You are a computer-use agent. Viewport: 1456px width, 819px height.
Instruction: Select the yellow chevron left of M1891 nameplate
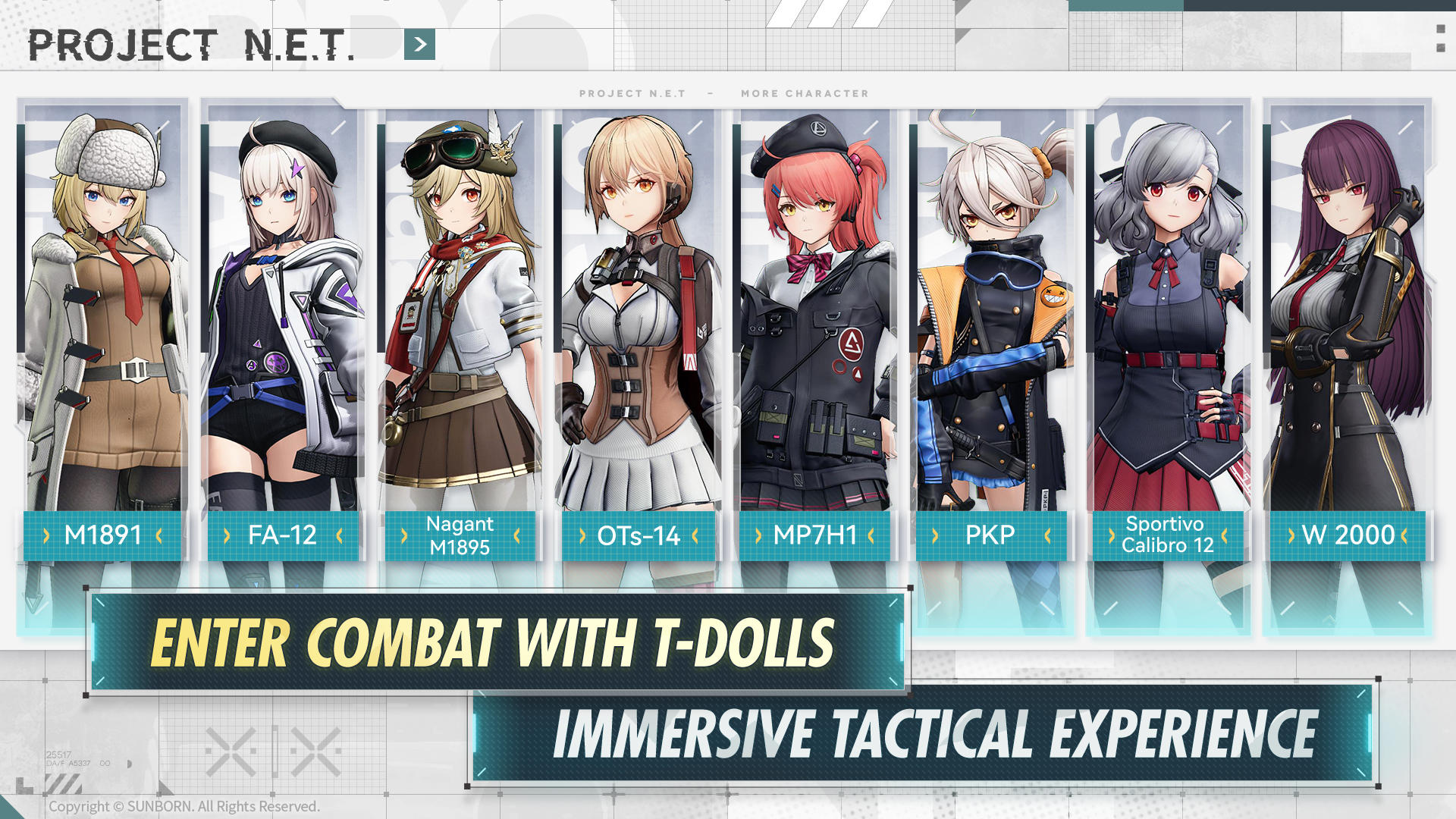tap(47, 535)
